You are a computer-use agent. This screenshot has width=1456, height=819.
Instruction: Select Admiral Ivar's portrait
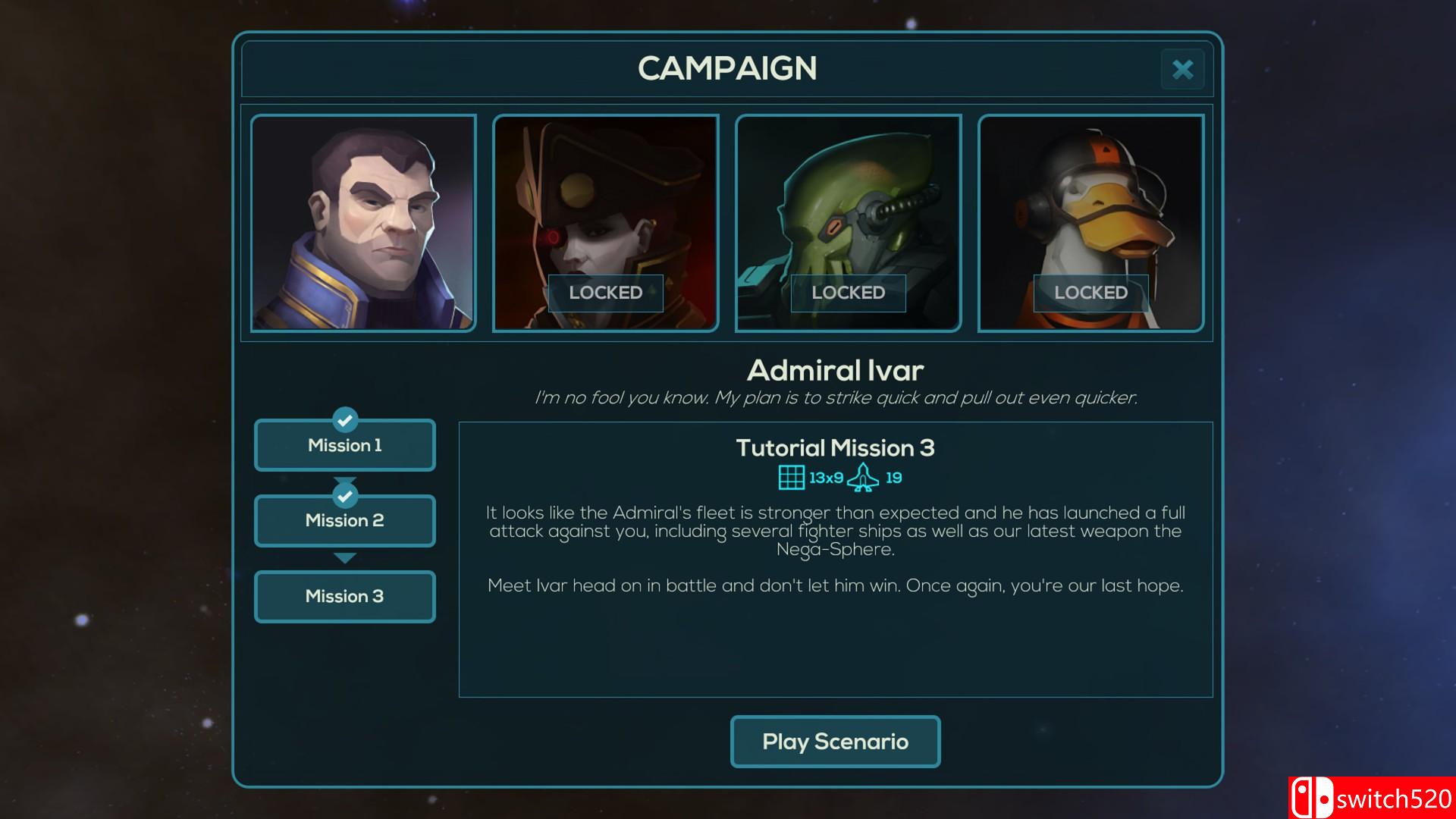[363, 223]
